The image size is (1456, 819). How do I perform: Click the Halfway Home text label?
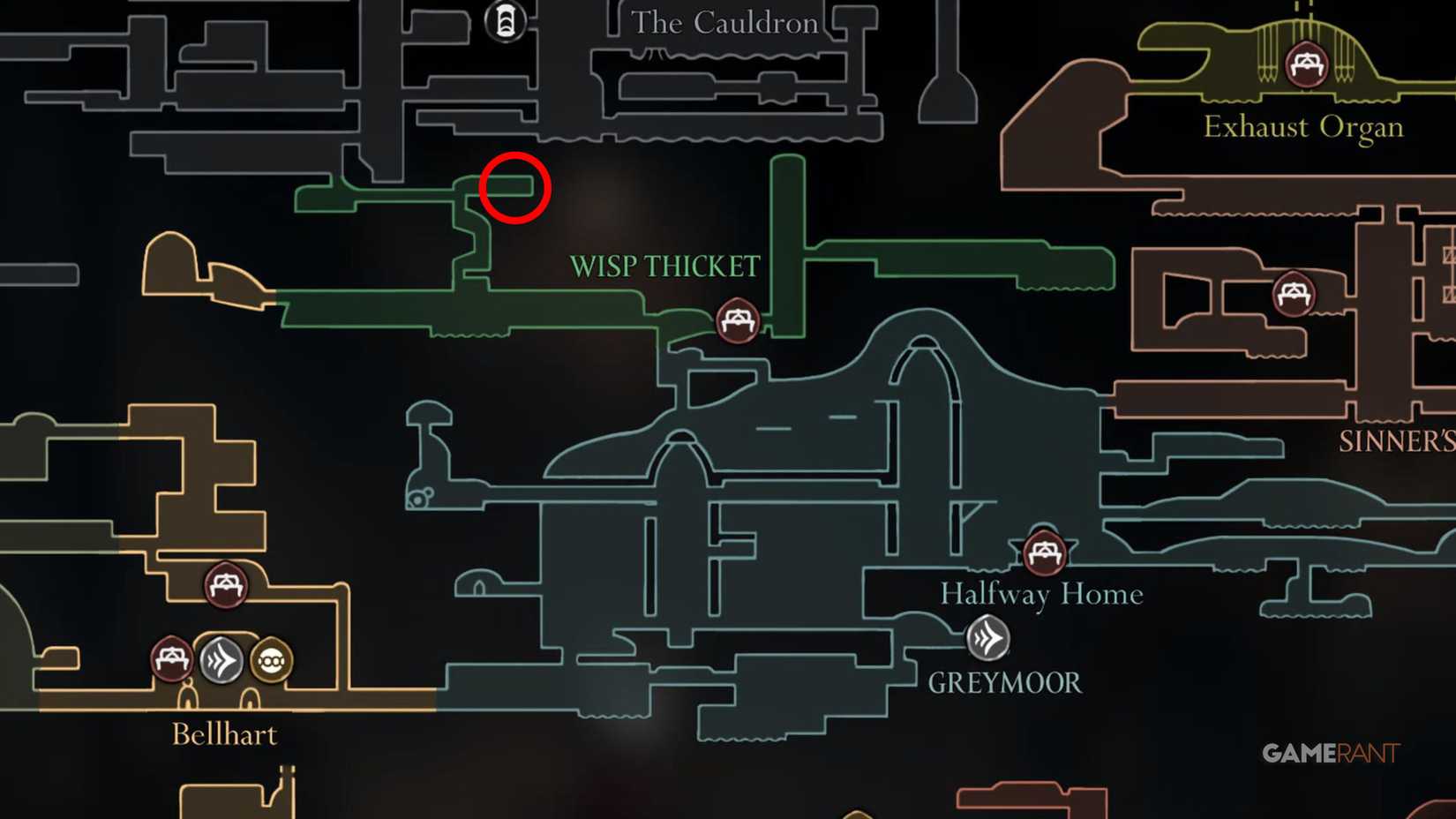coord(1042,594)
